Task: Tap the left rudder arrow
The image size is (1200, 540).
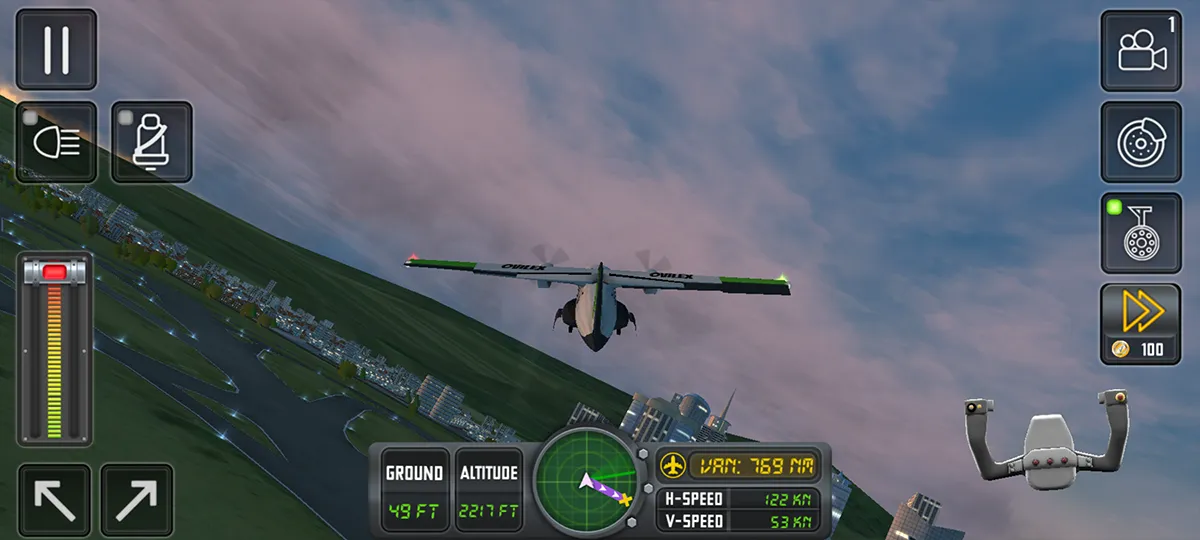Action: coord(54,500)
